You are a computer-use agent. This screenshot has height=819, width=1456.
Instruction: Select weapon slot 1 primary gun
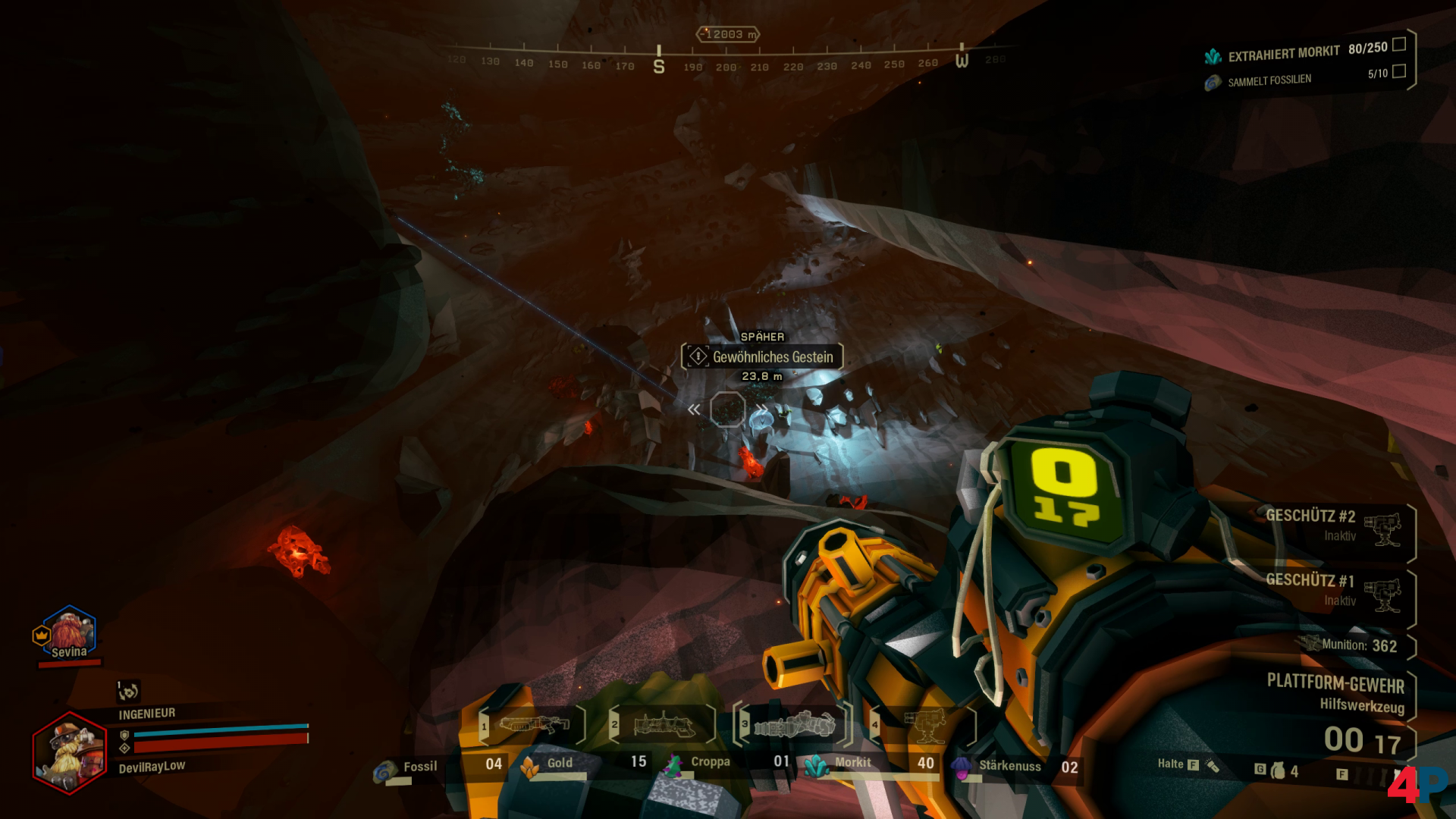(532, 724)
